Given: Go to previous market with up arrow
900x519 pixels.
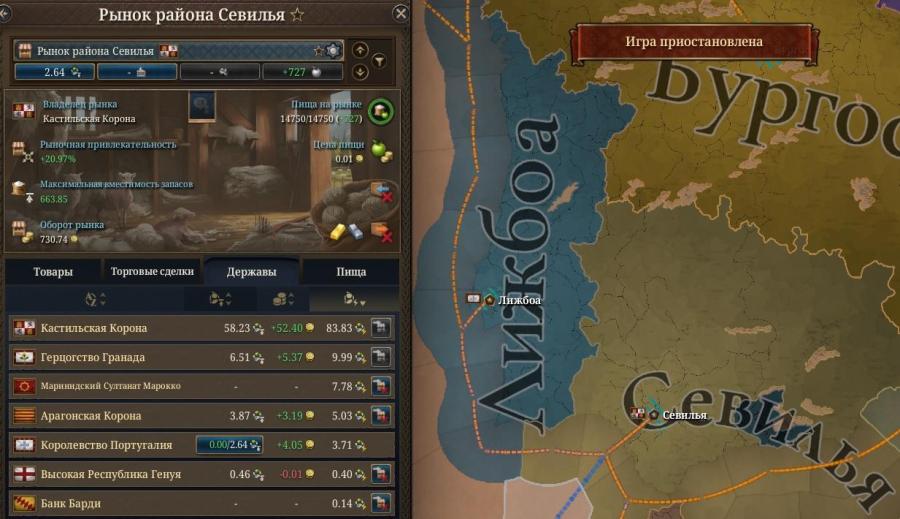Looking at the screenshot, I should (360, 50).
